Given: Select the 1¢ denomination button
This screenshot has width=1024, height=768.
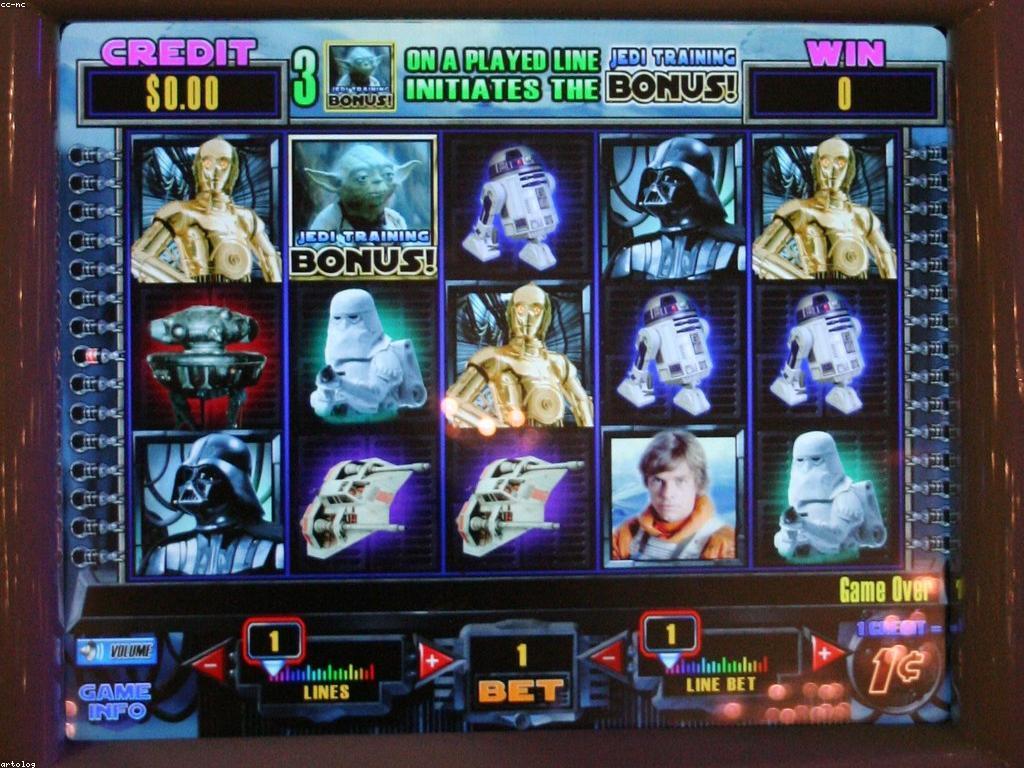Looking at the screenshot, I should pyautogui.click(x=895, y=676).
